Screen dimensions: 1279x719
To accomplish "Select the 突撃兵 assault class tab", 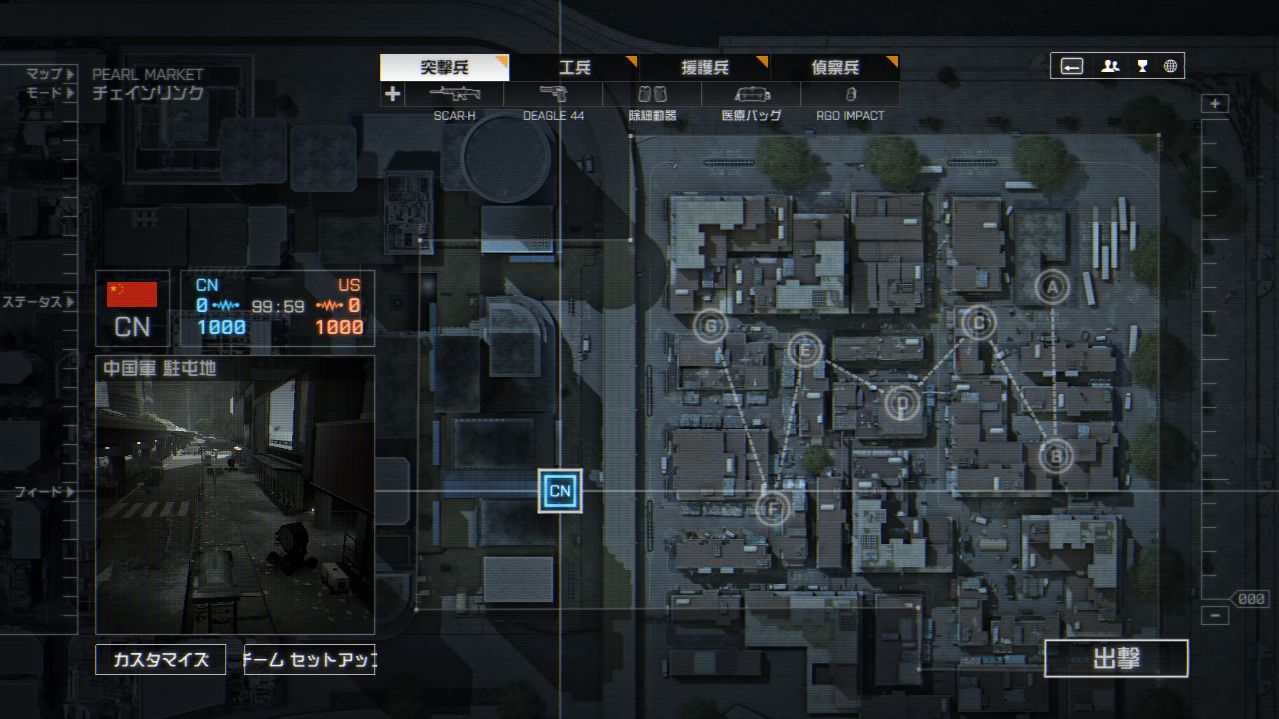I will coord(444,68).
